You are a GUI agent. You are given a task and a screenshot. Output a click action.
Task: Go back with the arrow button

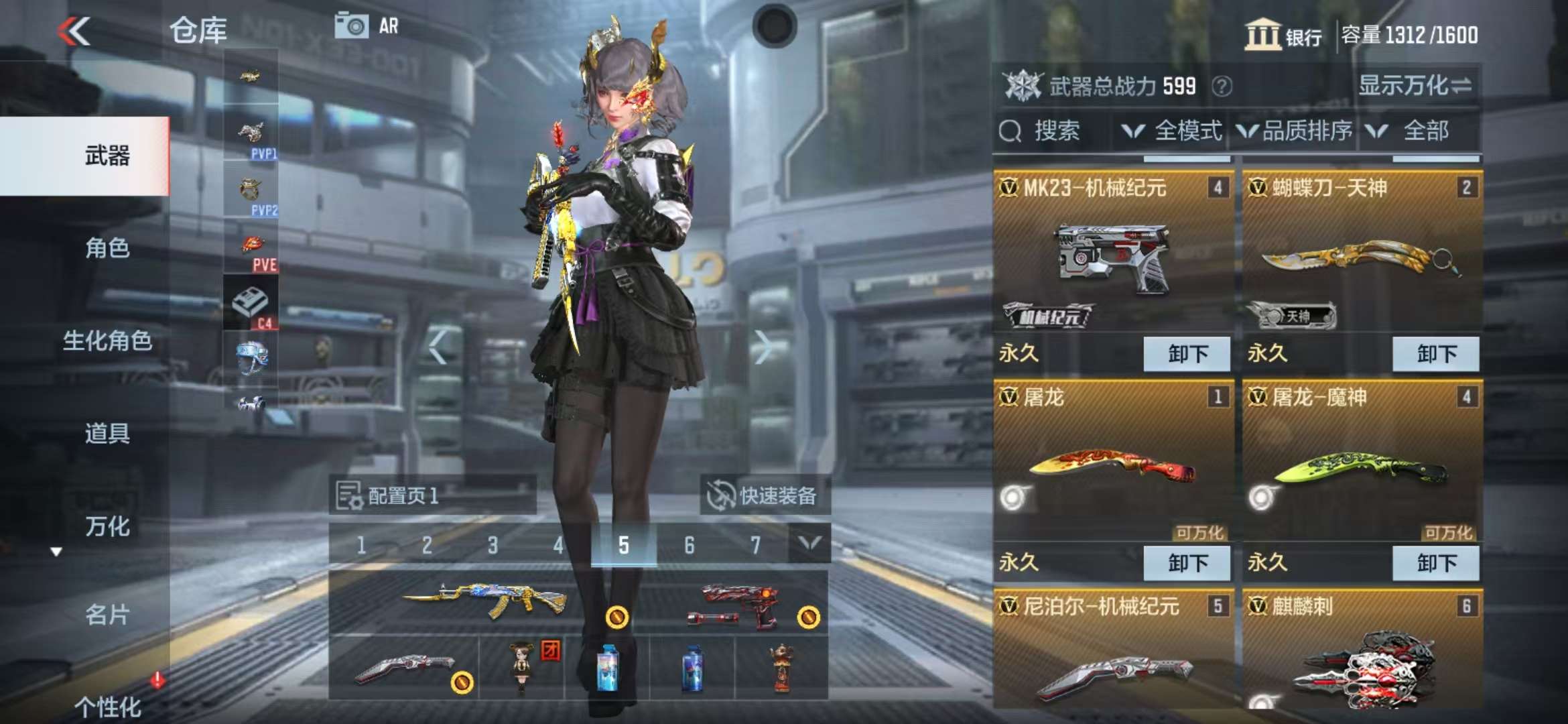(x=74, y=31)
